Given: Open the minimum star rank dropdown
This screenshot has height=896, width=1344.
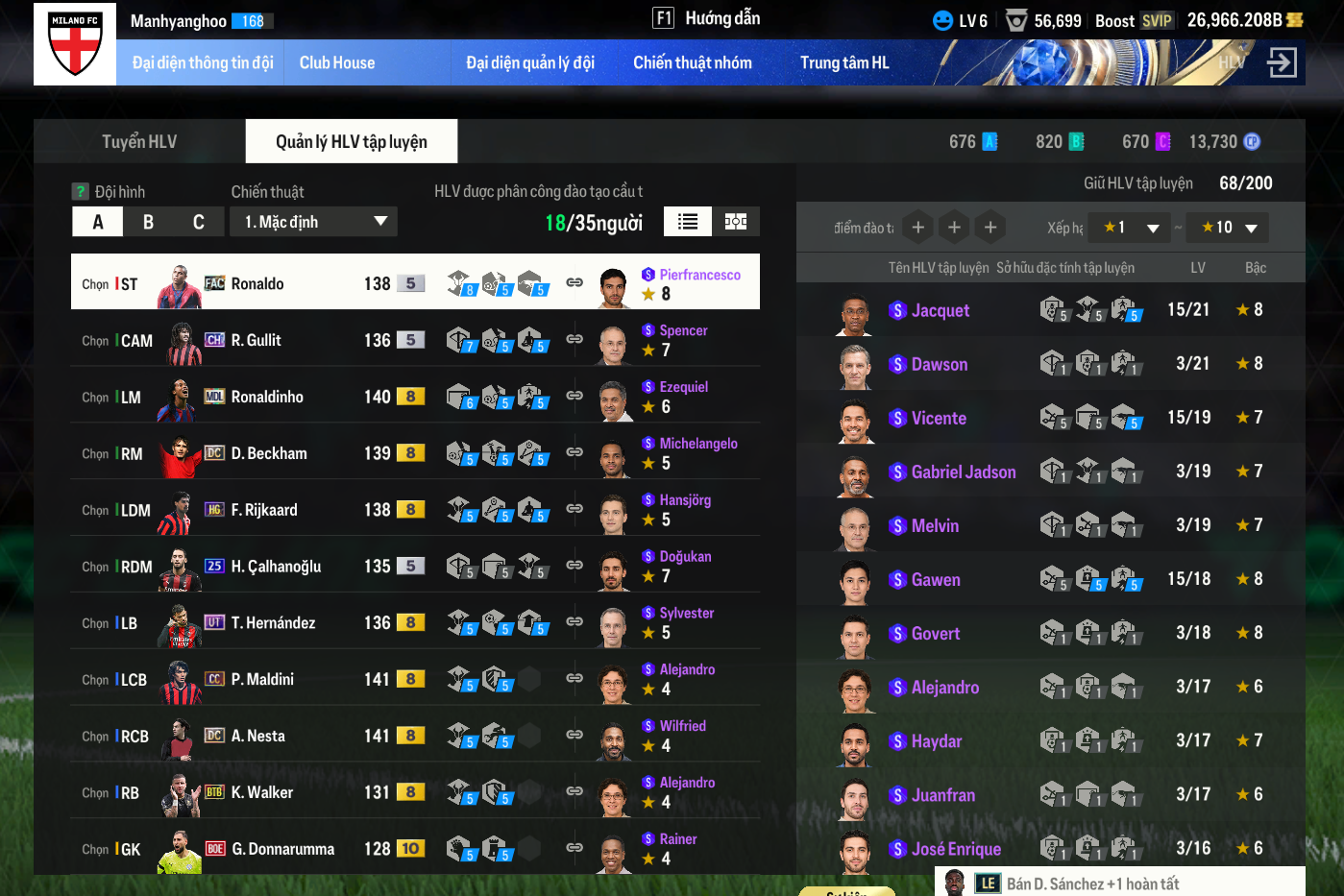Looking at the screenshot, I should [x=1132, y=228].
